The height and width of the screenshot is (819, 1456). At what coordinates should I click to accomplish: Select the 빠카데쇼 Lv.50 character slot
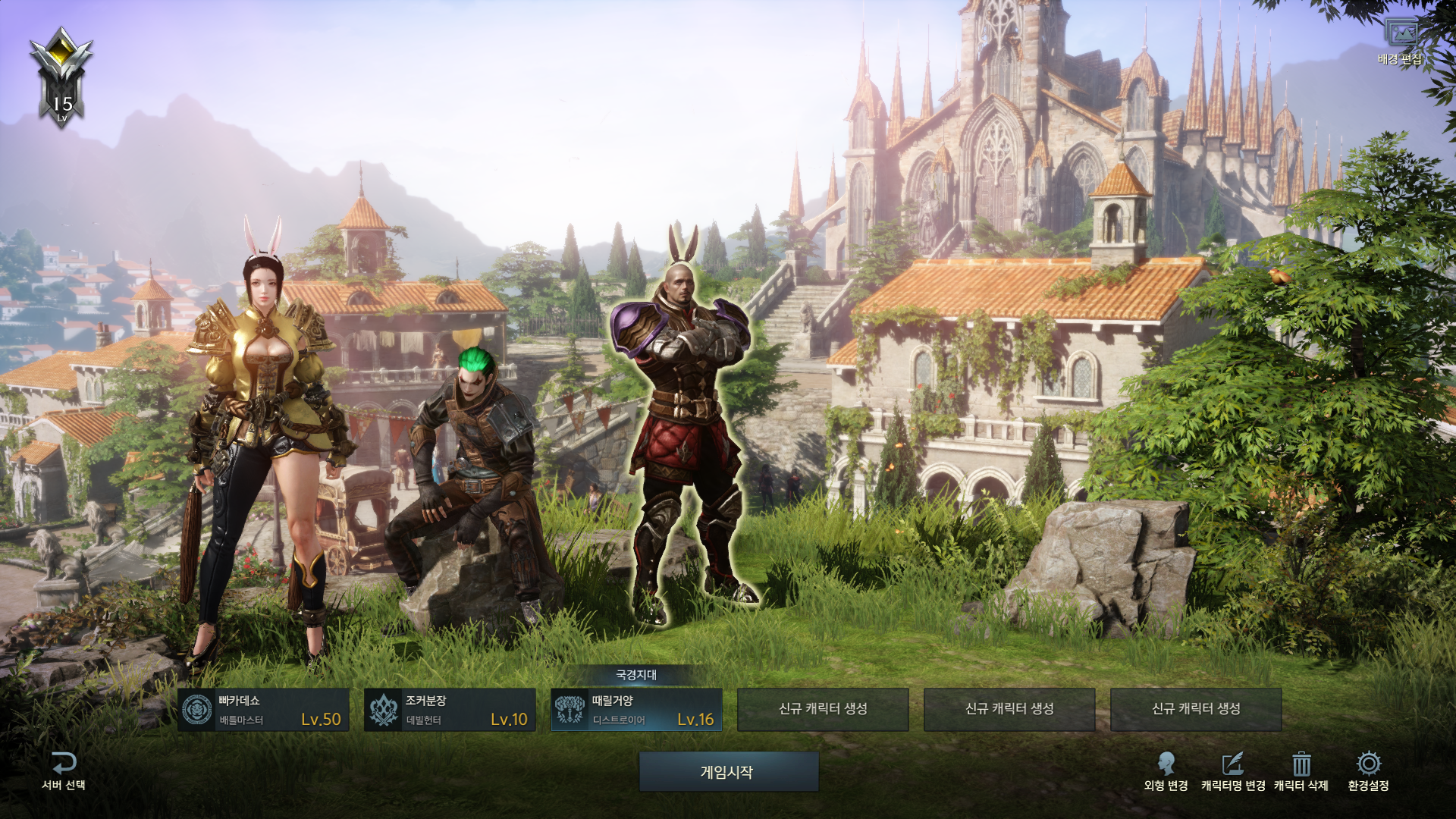263,710
